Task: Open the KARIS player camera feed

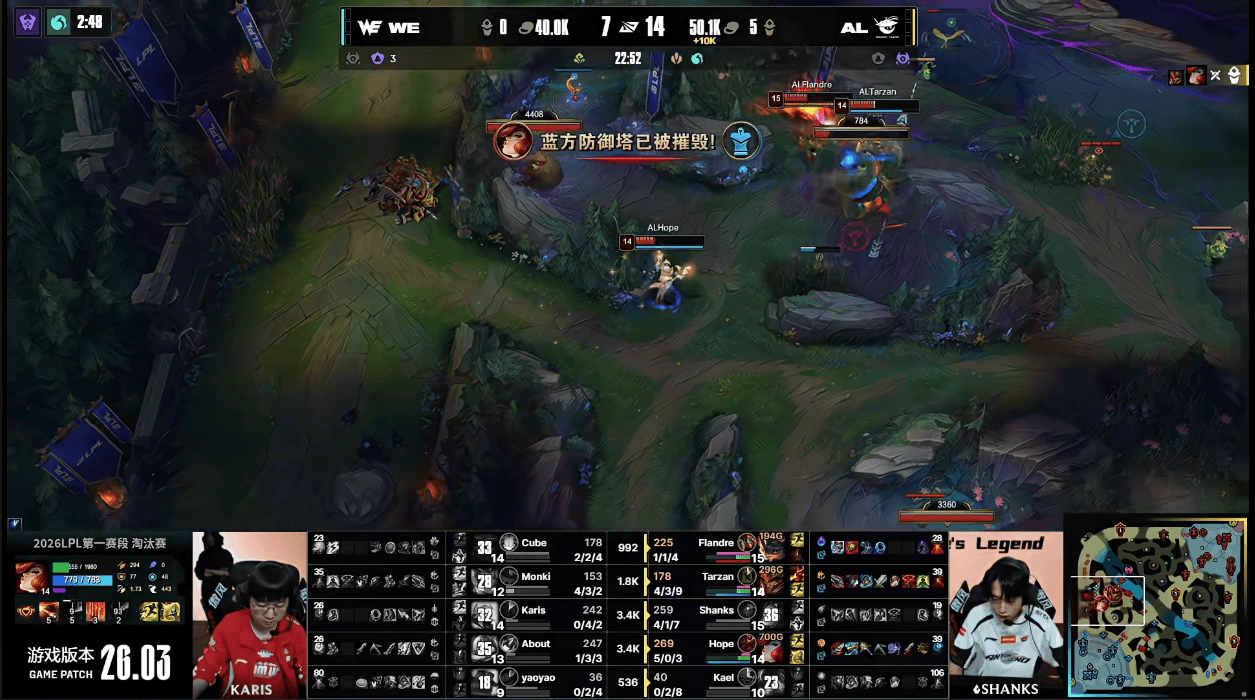Action: (249, 615)
